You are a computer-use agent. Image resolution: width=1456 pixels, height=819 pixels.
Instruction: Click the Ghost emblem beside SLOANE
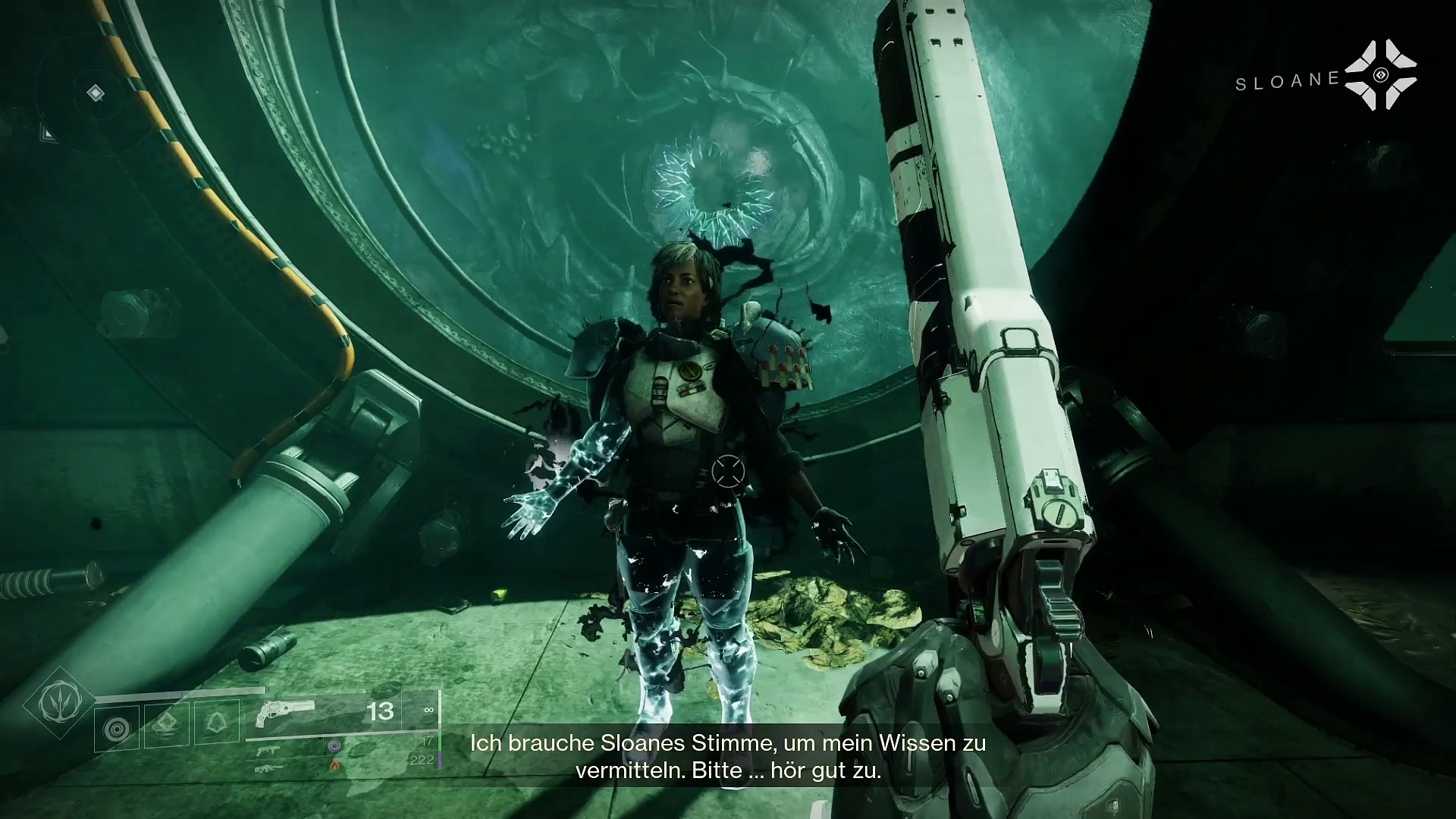pyautogui.click(x=1380, y=75)
